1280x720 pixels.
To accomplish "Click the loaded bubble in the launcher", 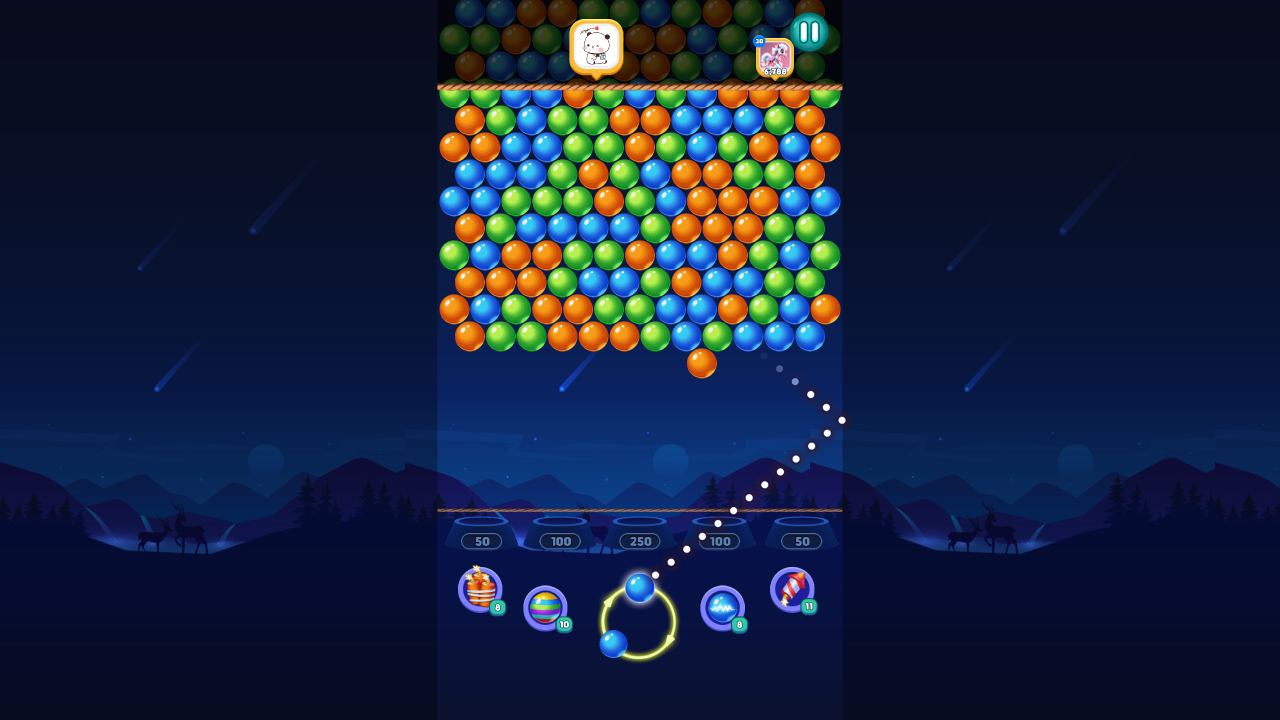I will pos(638,587).
